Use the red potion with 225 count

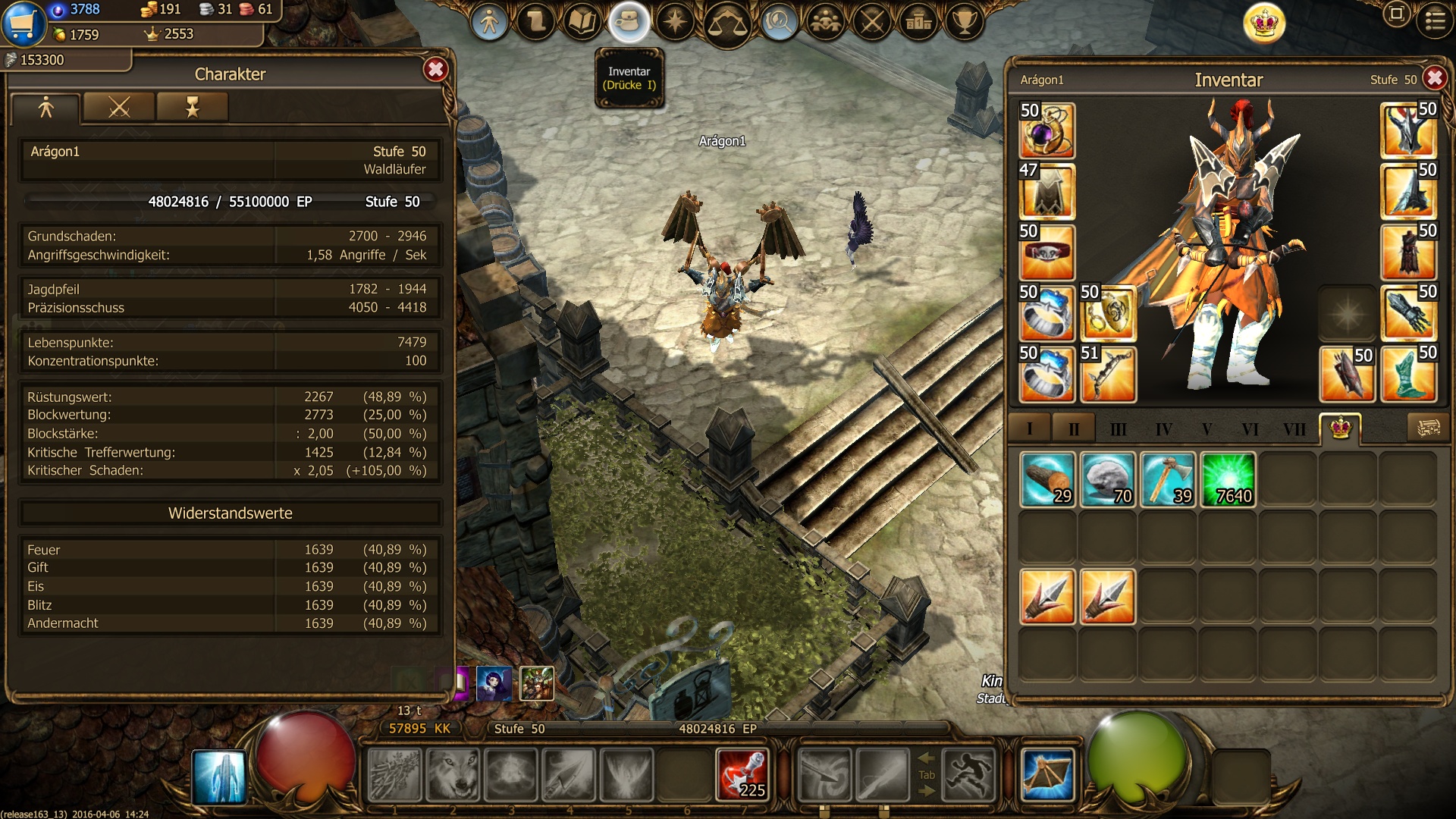click(x=742, y=775)
